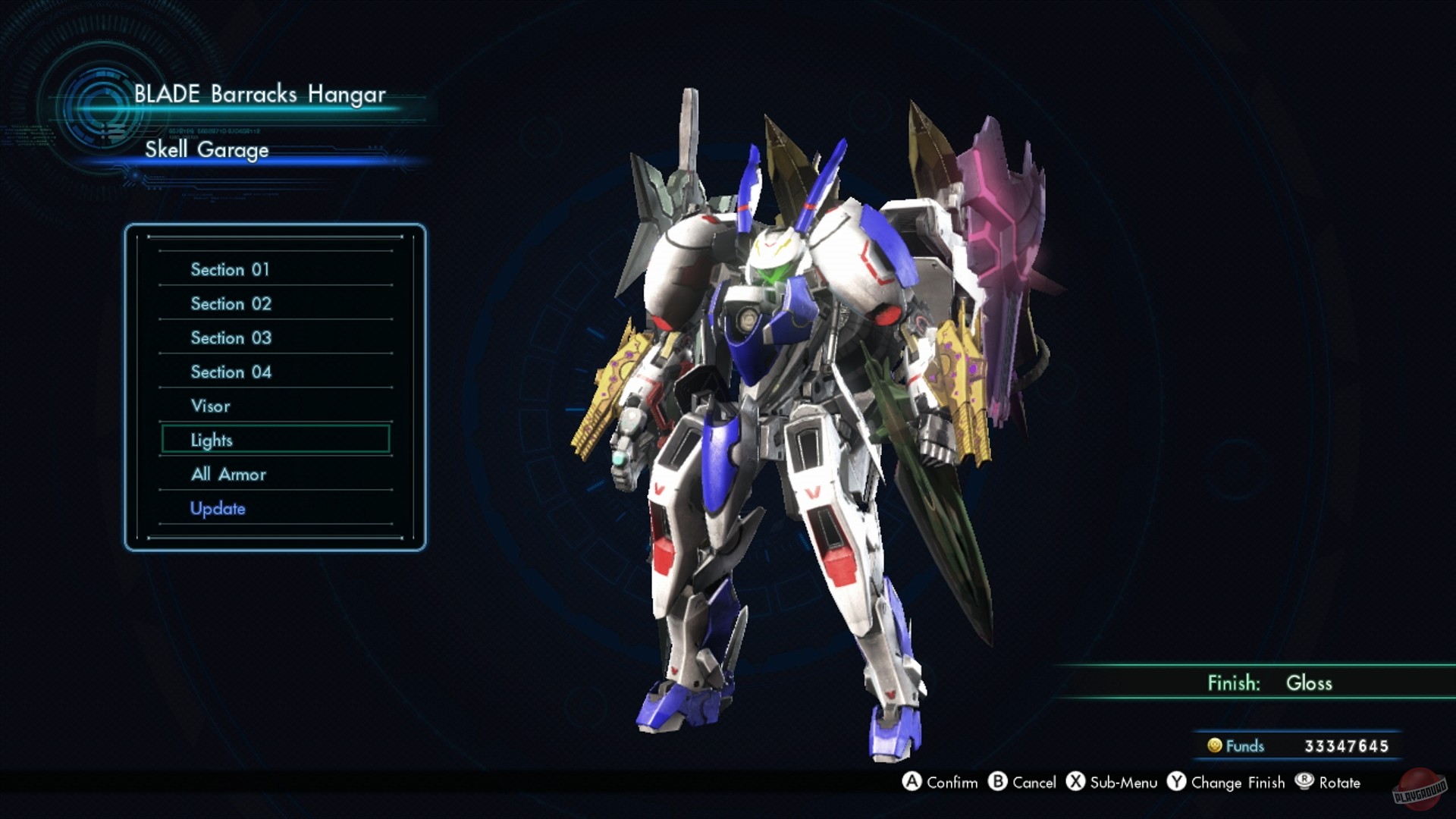Click the coin icon next to Funds
The height and width of the screenshot is (819, 1456).
[1215, 746]
